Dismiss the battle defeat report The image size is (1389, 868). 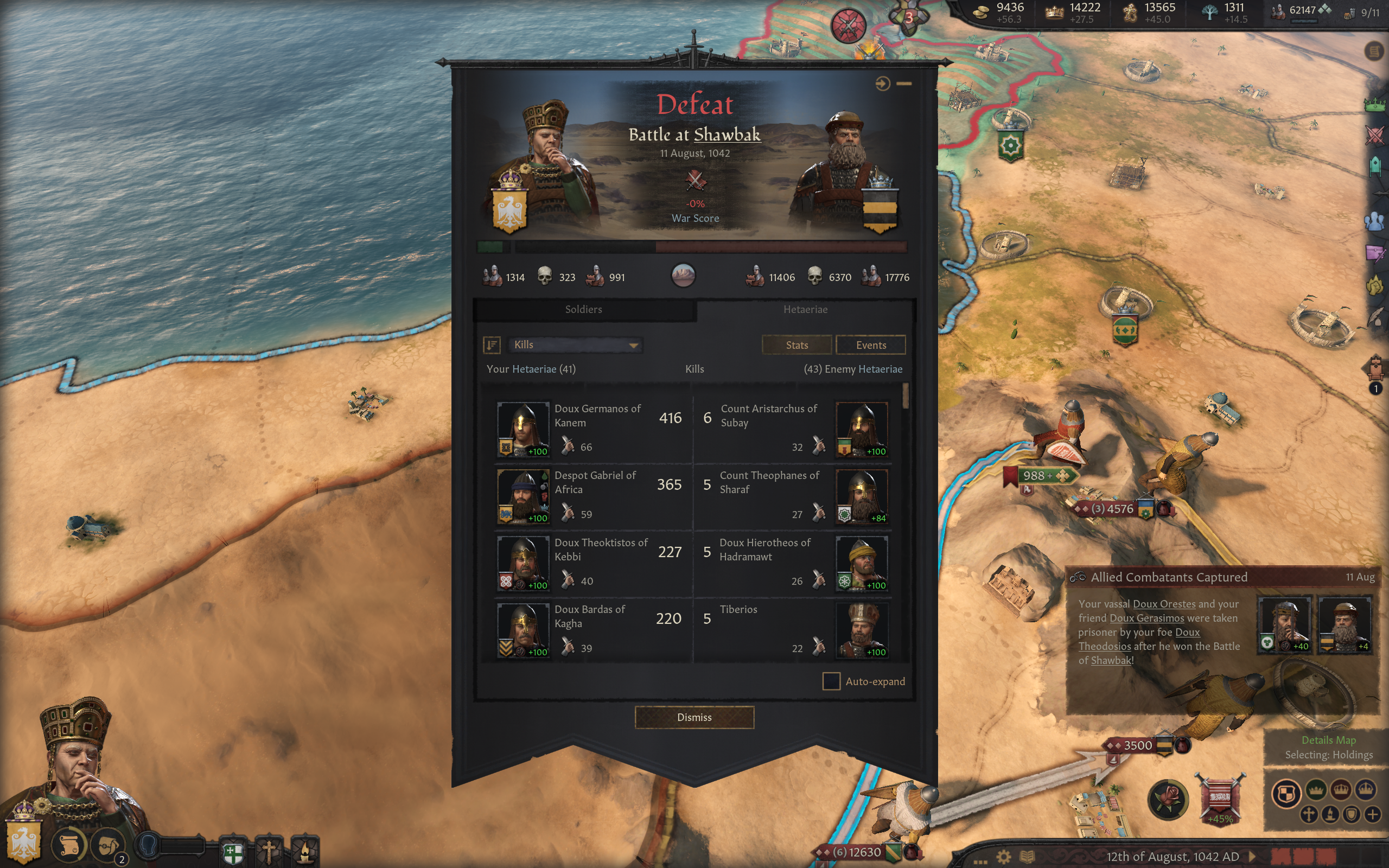tap(694, 717)
